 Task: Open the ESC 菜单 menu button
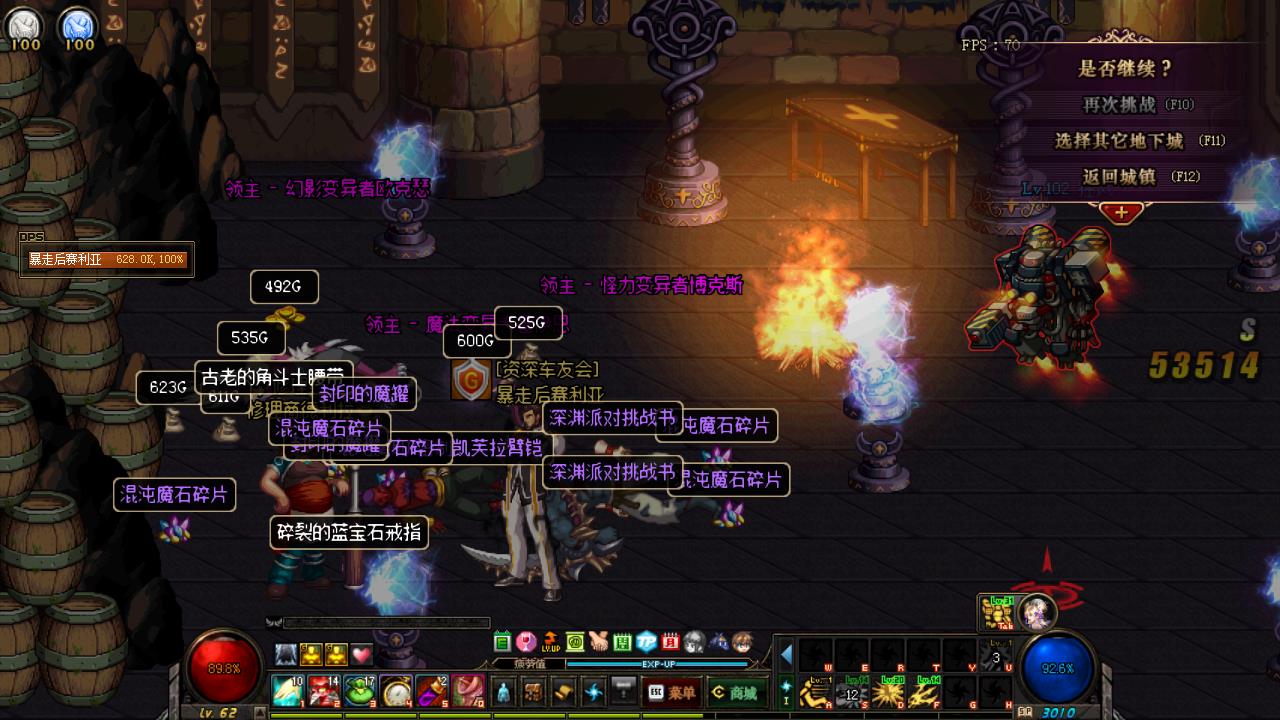point(672,692)
